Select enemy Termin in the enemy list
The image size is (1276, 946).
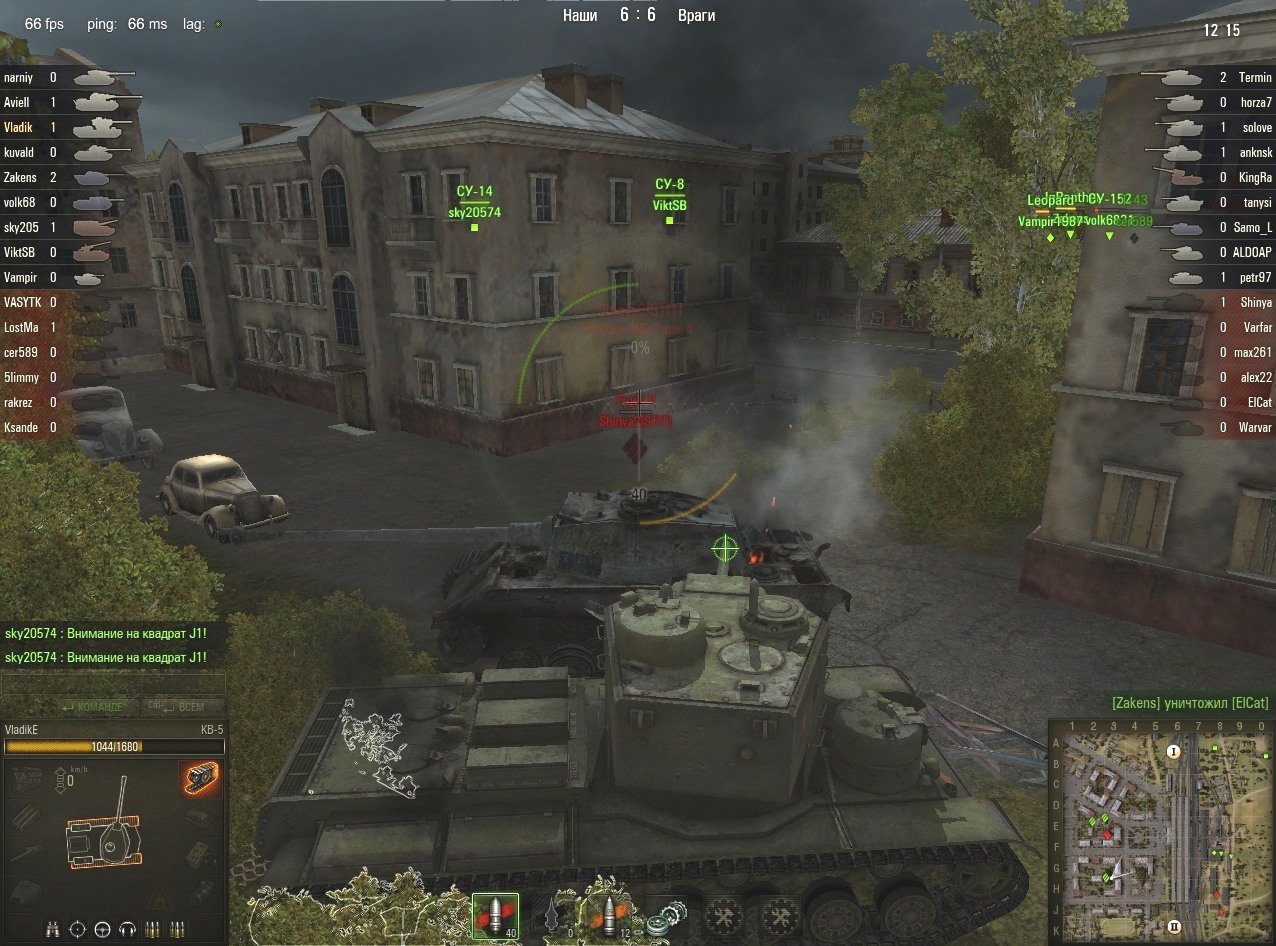tap(1254, 77)
